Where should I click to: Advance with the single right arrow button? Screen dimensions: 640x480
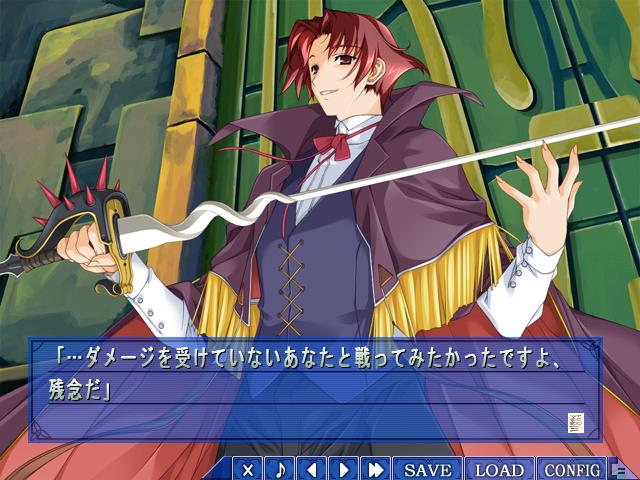click(344, 469)
